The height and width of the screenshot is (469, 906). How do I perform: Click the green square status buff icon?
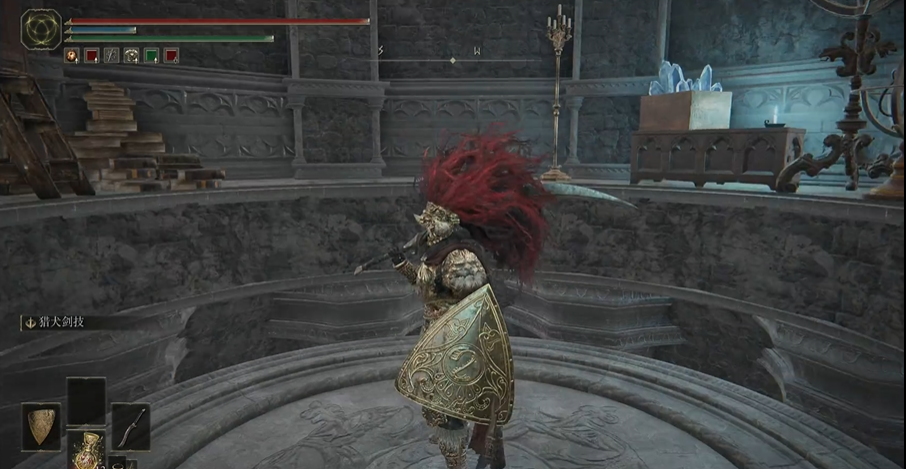pyautogui.click(x=151, y=56)
